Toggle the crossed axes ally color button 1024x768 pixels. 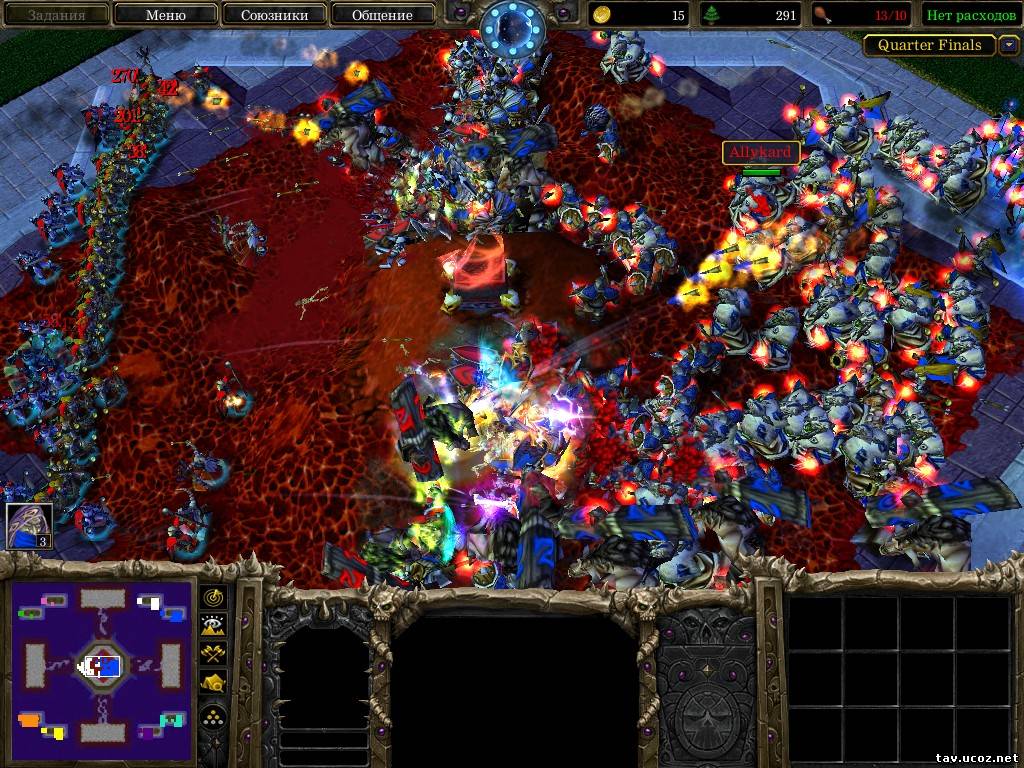click(x=215, y=654)
